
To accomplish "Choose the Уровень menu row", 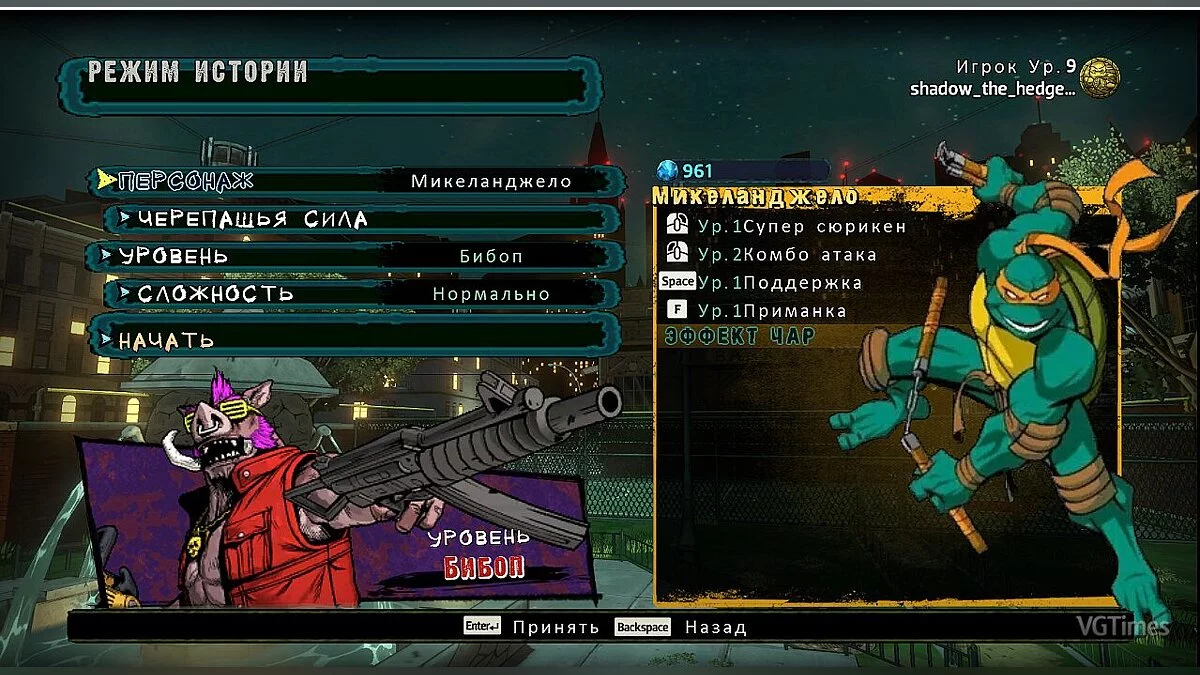I will pos(355,256).
